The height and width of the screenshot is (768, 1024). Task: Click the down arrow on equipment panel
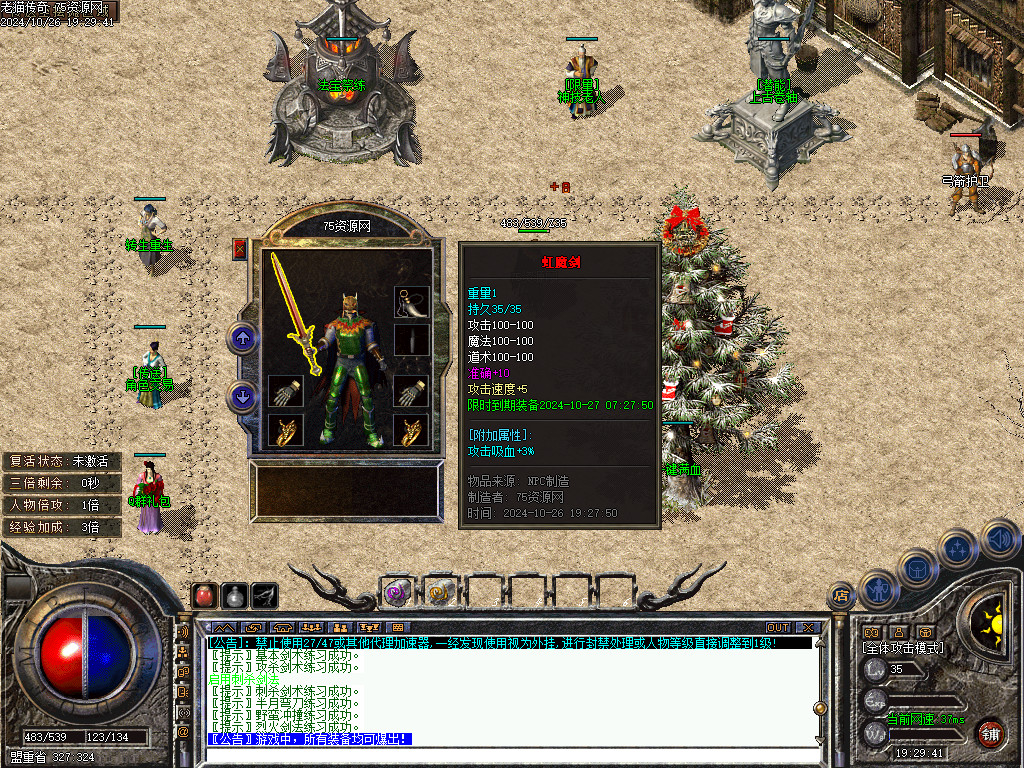(242, 397)
